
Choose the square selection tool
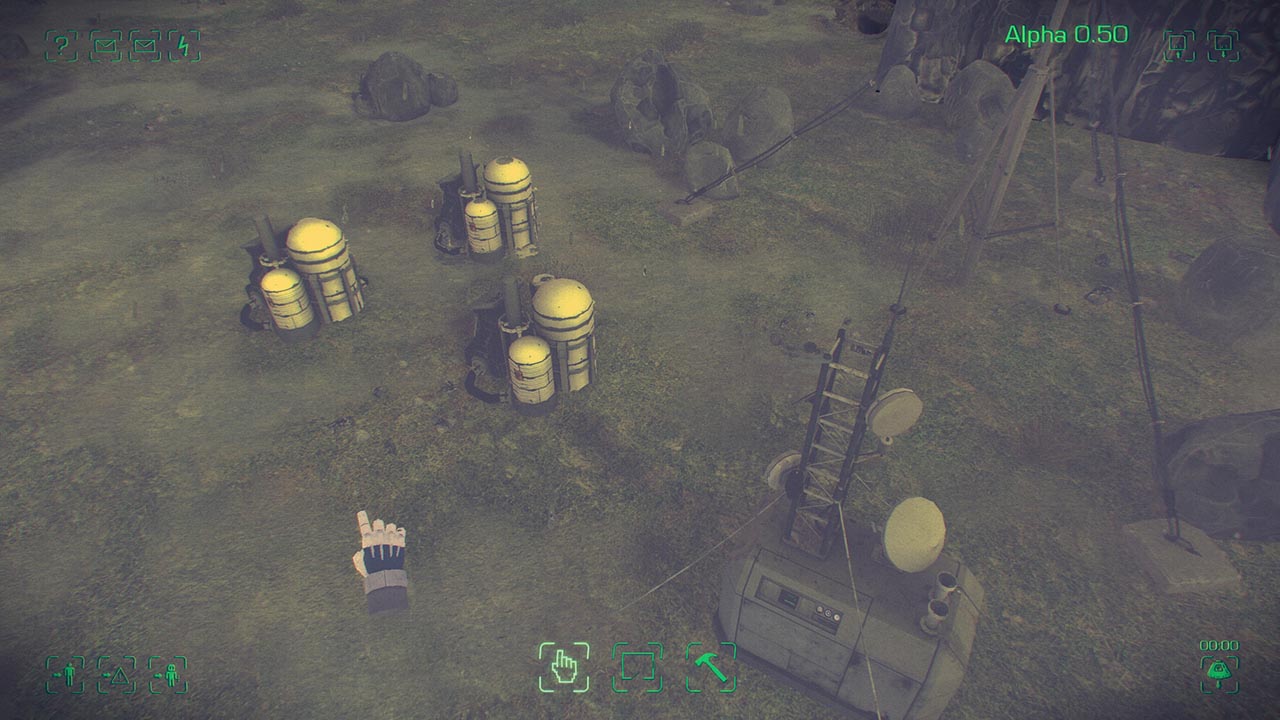coord(637,667)
